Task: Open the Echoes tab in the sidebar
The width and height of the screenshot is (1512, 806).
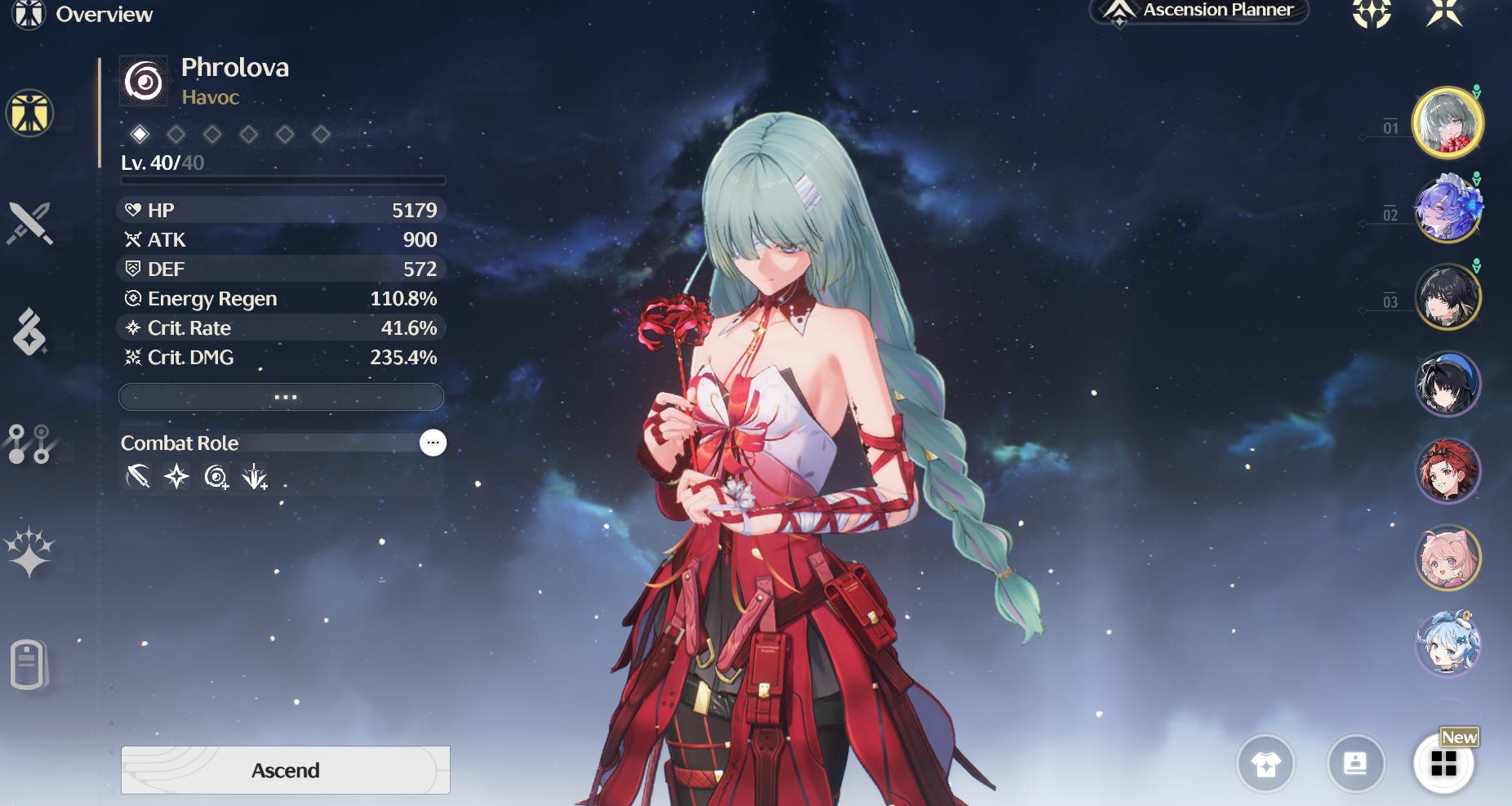Action: point(29,332)
